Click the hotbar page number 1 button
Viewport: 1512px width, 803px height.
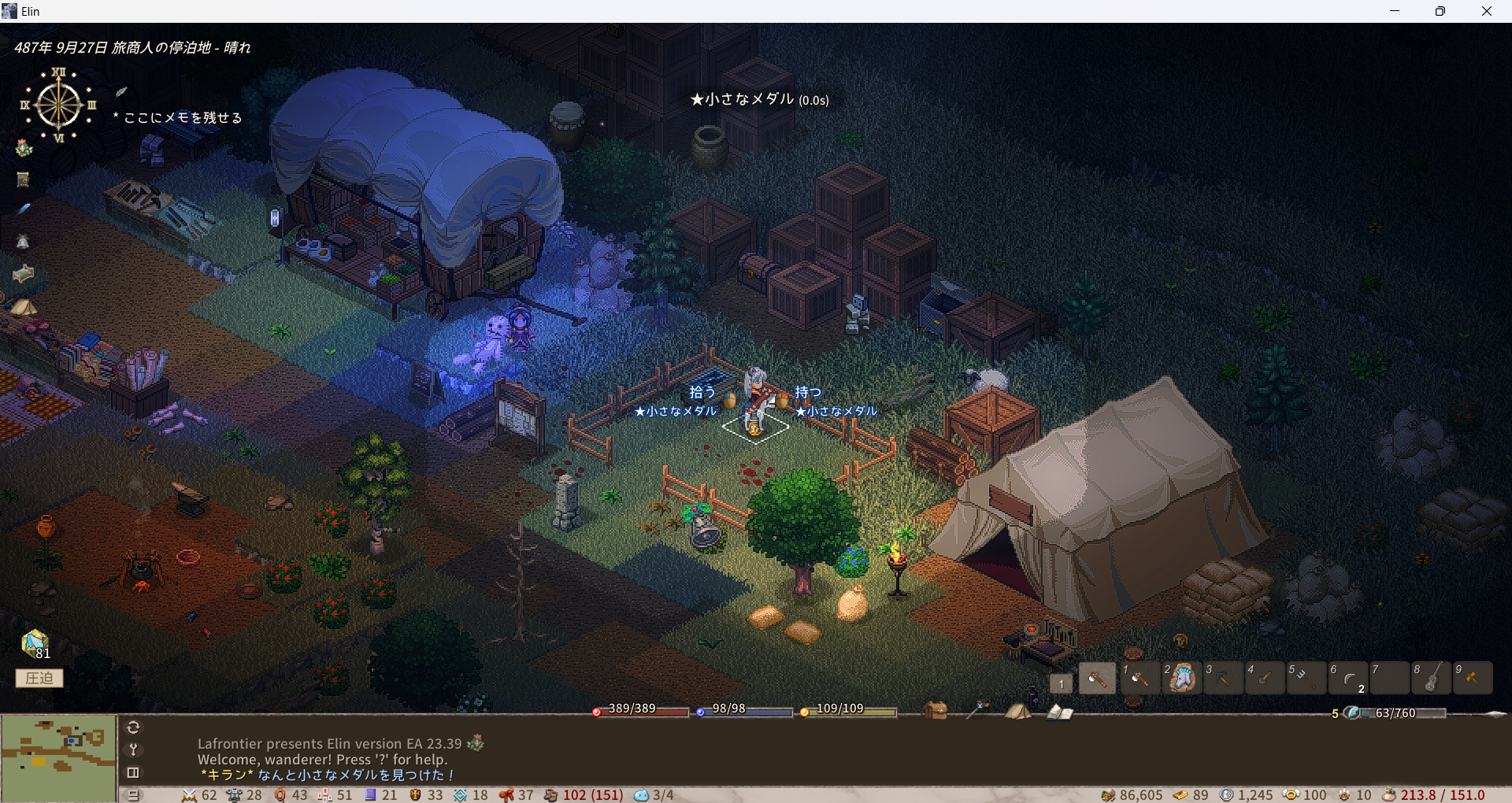click(1061, 683)
